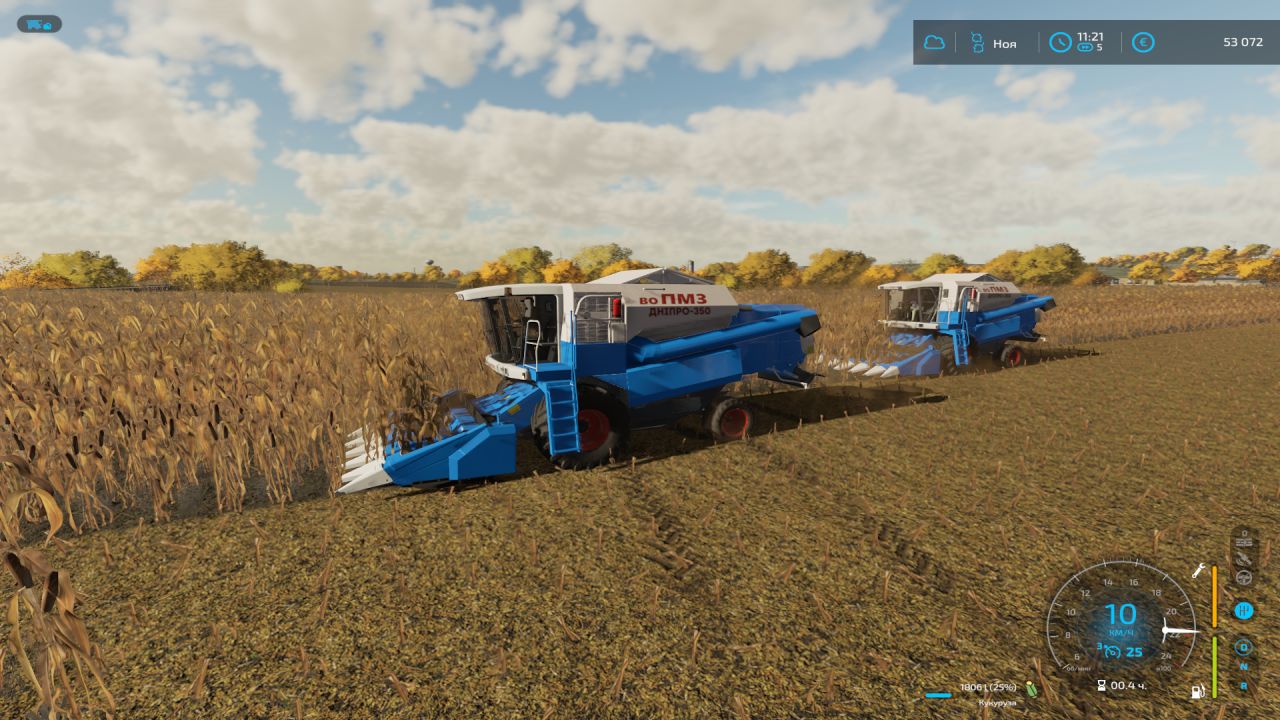Select the N gear mode indicator
Viewport: 1280px width, 720px height.
(1243, 666)
